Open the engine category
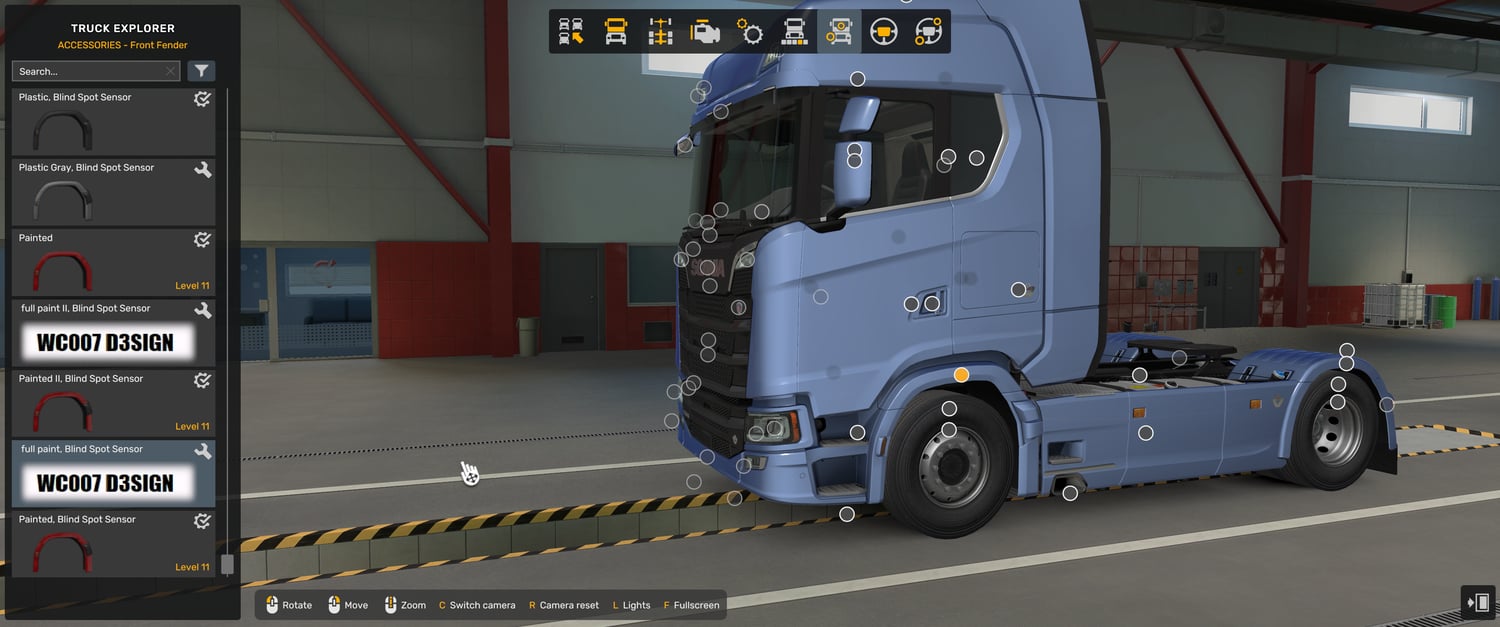Screen dimensions: 1500x627 pyautogui.click(x=705, y=32)
